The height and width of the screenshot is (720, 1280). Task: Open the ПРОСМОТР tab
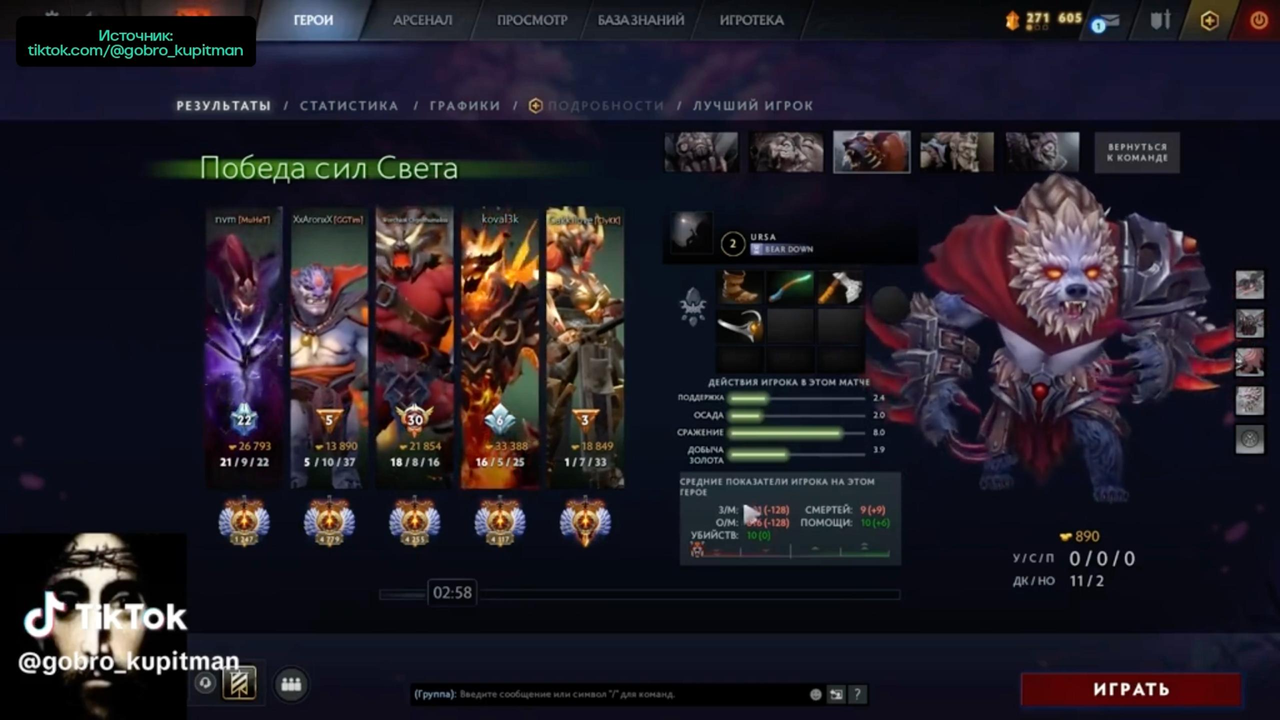[532, 20]
